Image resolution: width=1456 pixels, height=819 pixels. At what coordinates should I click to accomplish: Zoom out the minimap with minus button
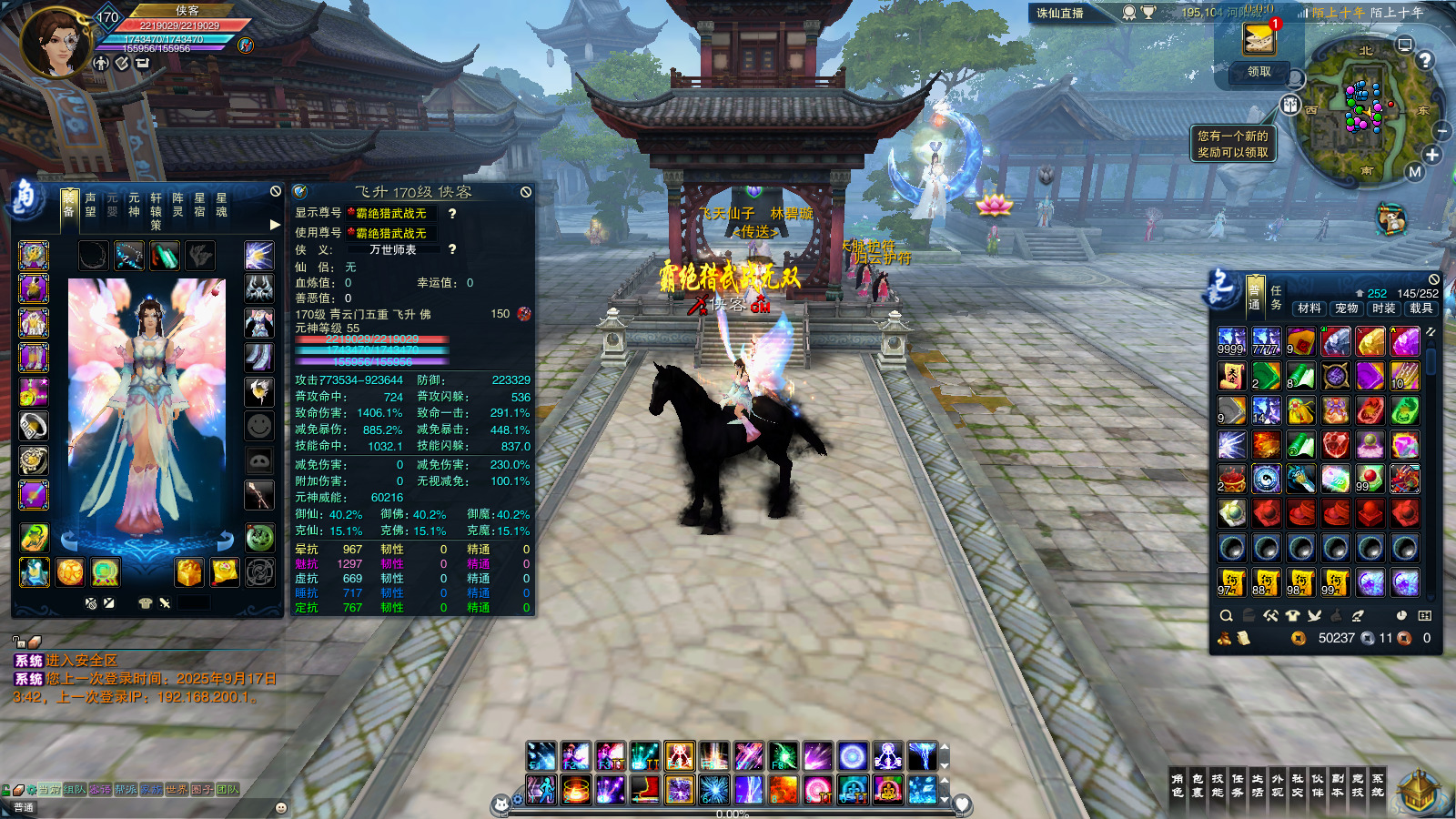pyautogui.click(x=1442, y=131)
